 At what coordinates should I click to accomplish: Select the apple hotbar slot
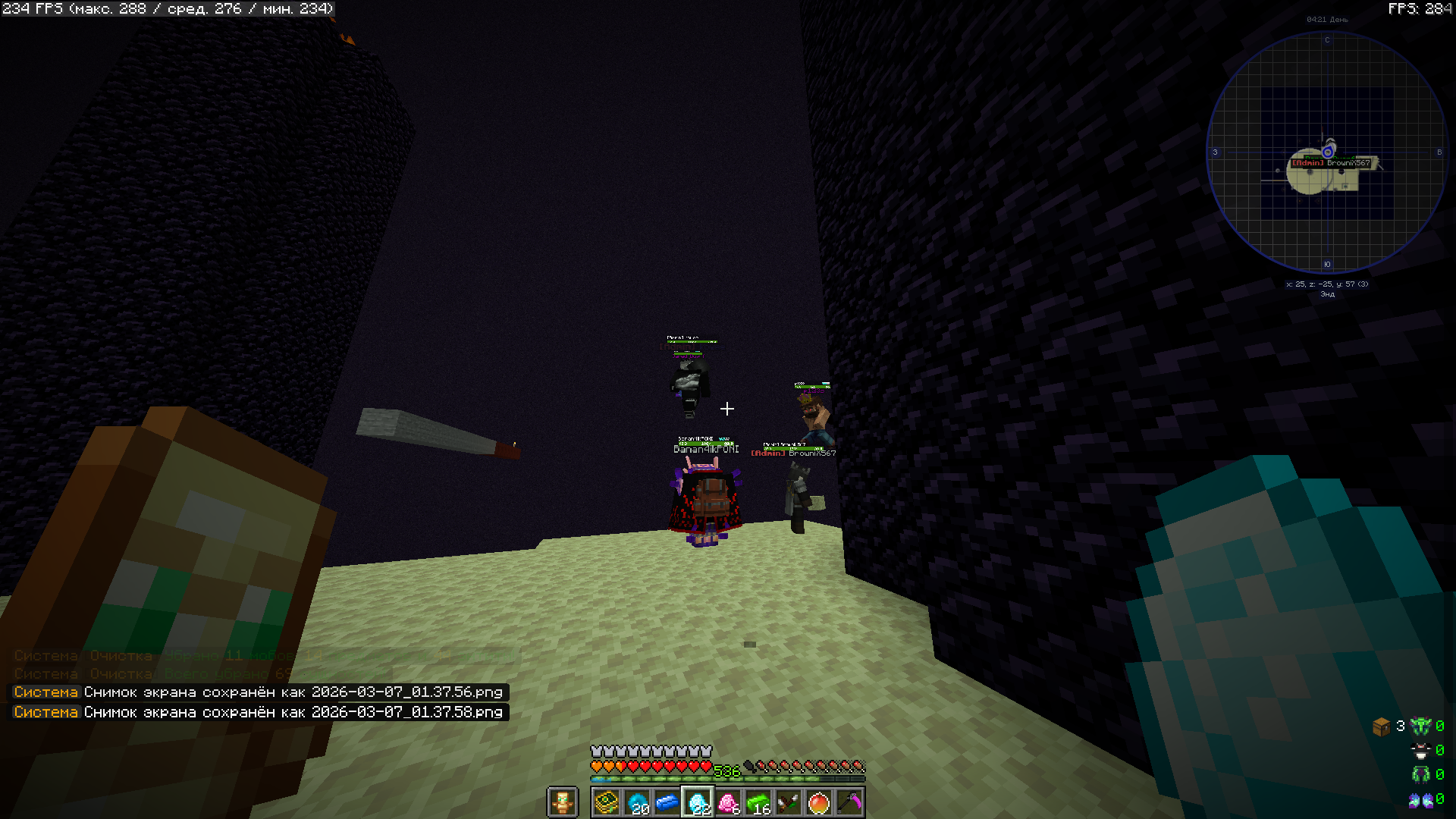pyautogui.click(x=819, y=802)
